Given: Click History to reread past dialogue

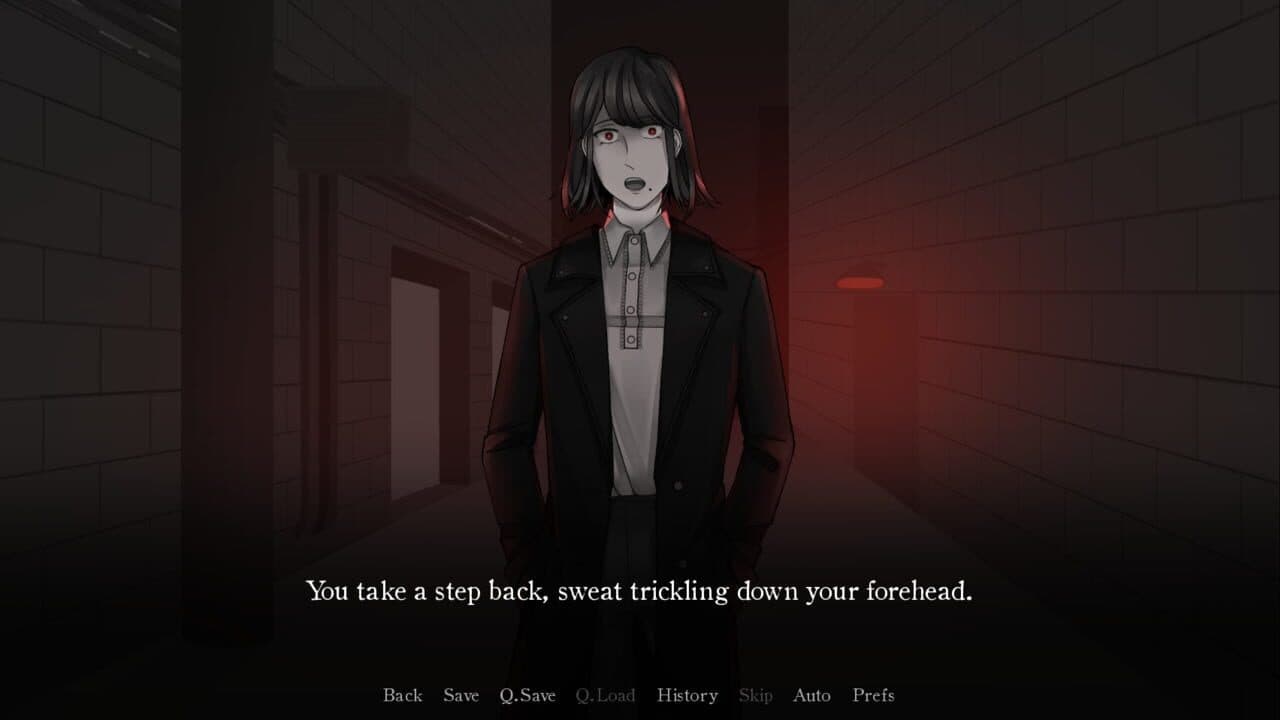Looking at the screenshot, I should 687,695.
